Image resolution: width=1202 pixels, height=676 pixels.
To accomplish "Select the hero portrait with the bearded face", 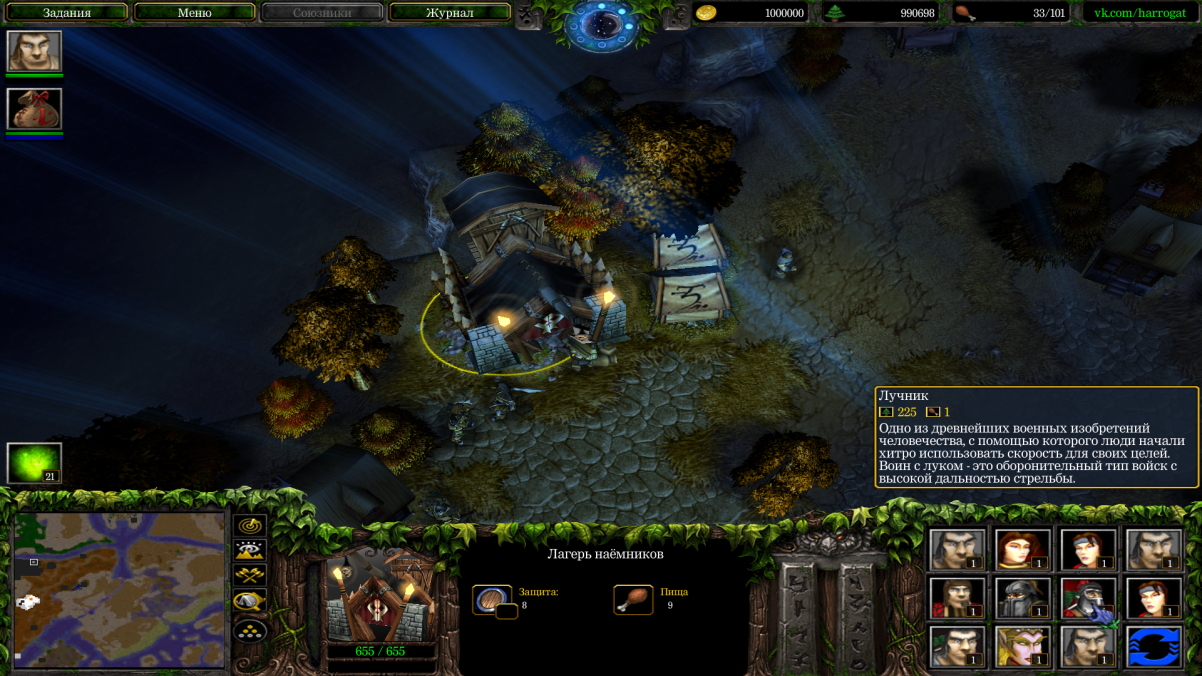I will (34, 51).
